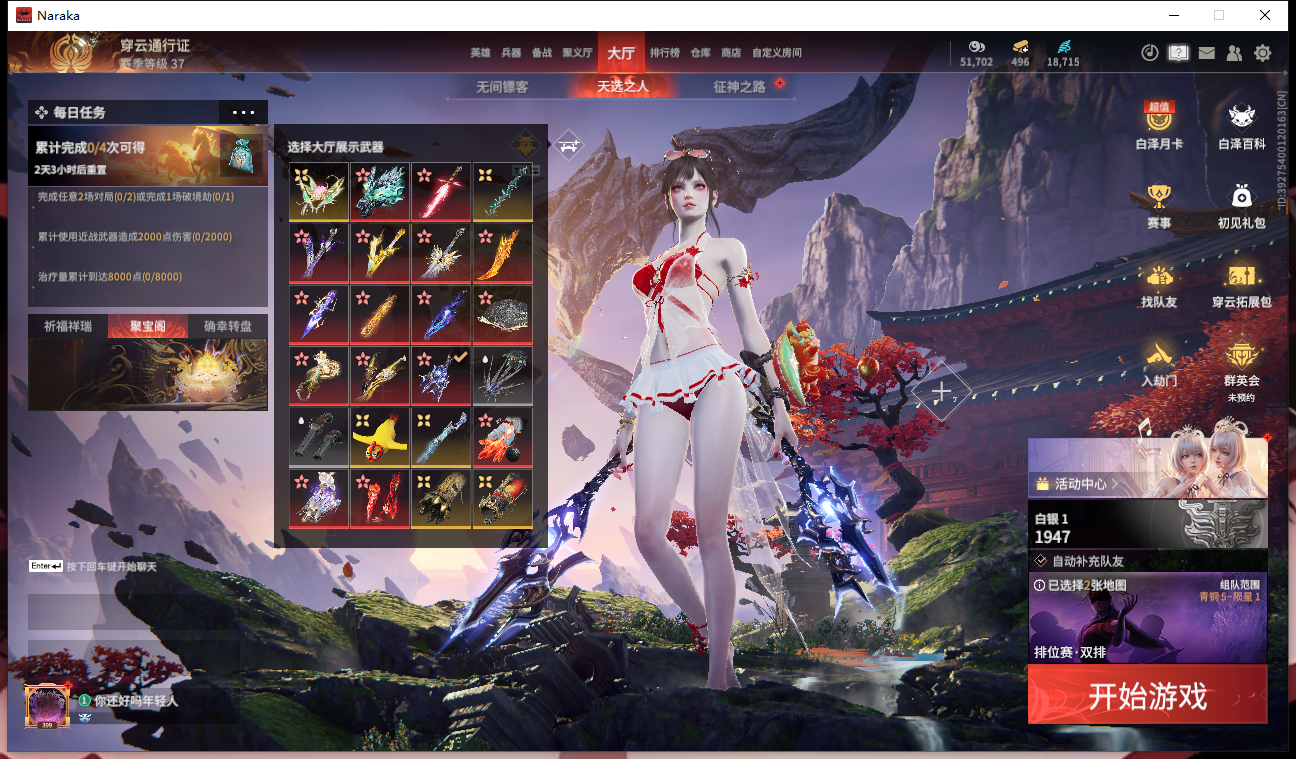Go to the 排行榜 leaderboard
Image resolution: width=1296 pixels, height=759 pixels.
665,53
